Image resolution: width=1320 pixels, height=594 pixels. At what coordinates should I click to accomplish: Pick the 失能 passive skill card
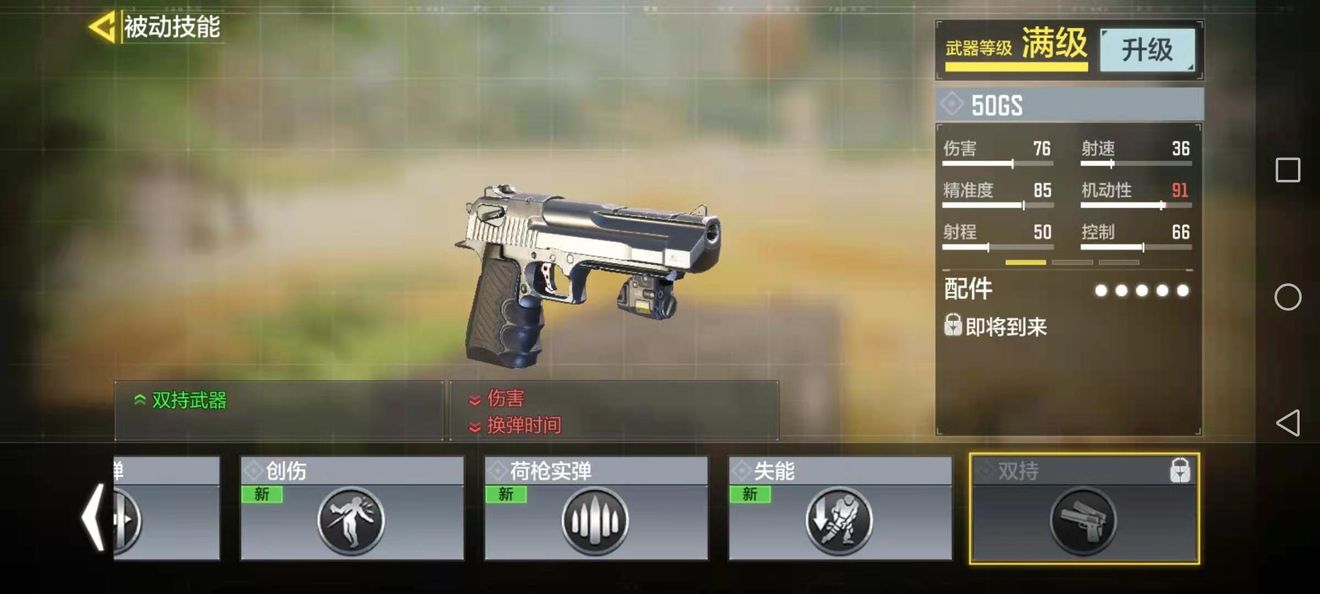point(839,509)
